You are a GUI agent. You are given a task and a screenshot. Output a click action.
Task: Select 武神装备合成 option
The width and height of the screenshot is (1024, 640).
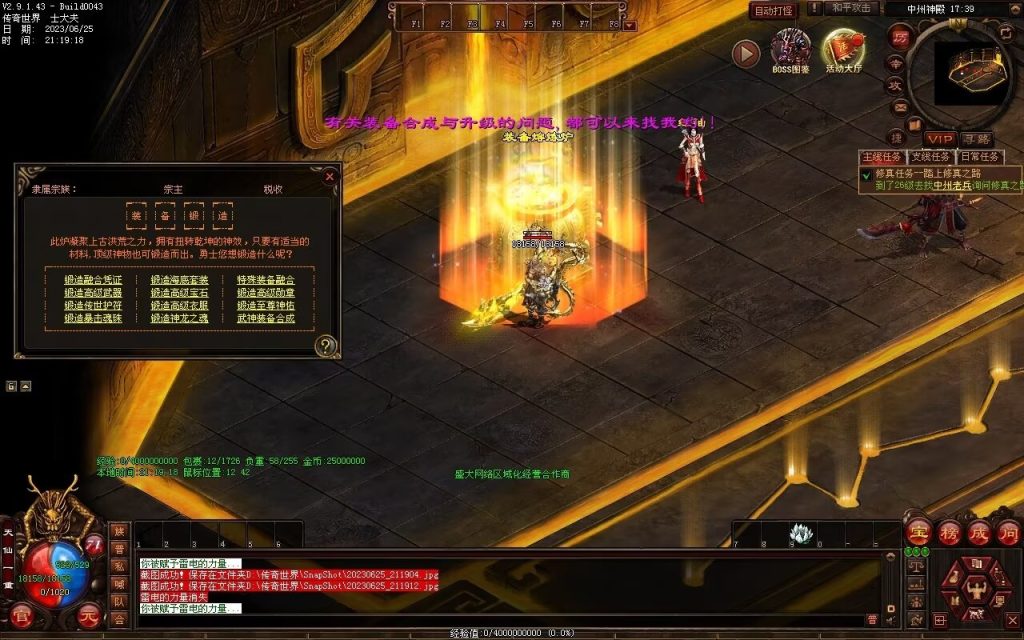coord(266,319)
